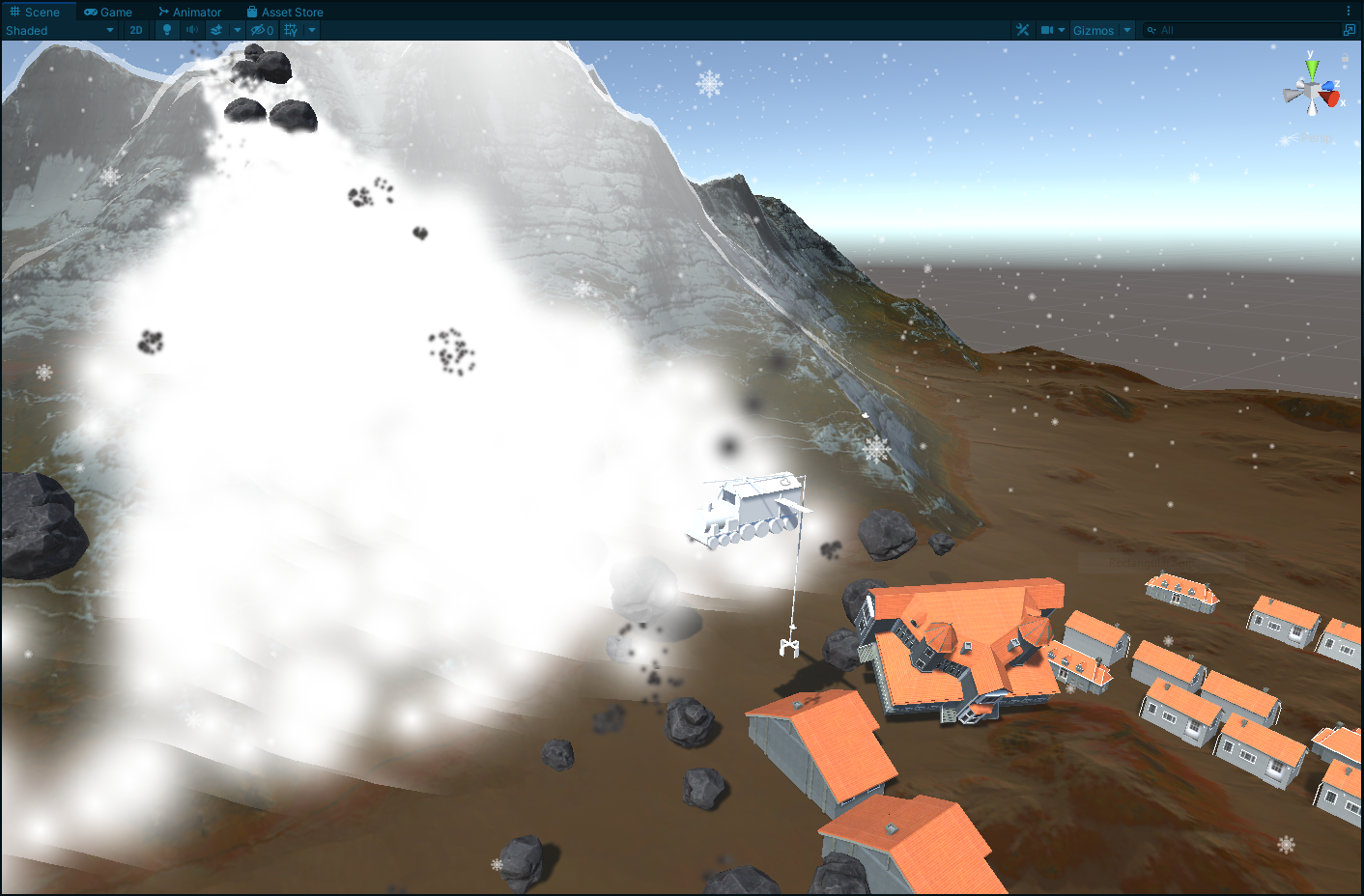The image size is (1364, 896).
Task: Click the red X axis cone
Action: (1333, 98)
